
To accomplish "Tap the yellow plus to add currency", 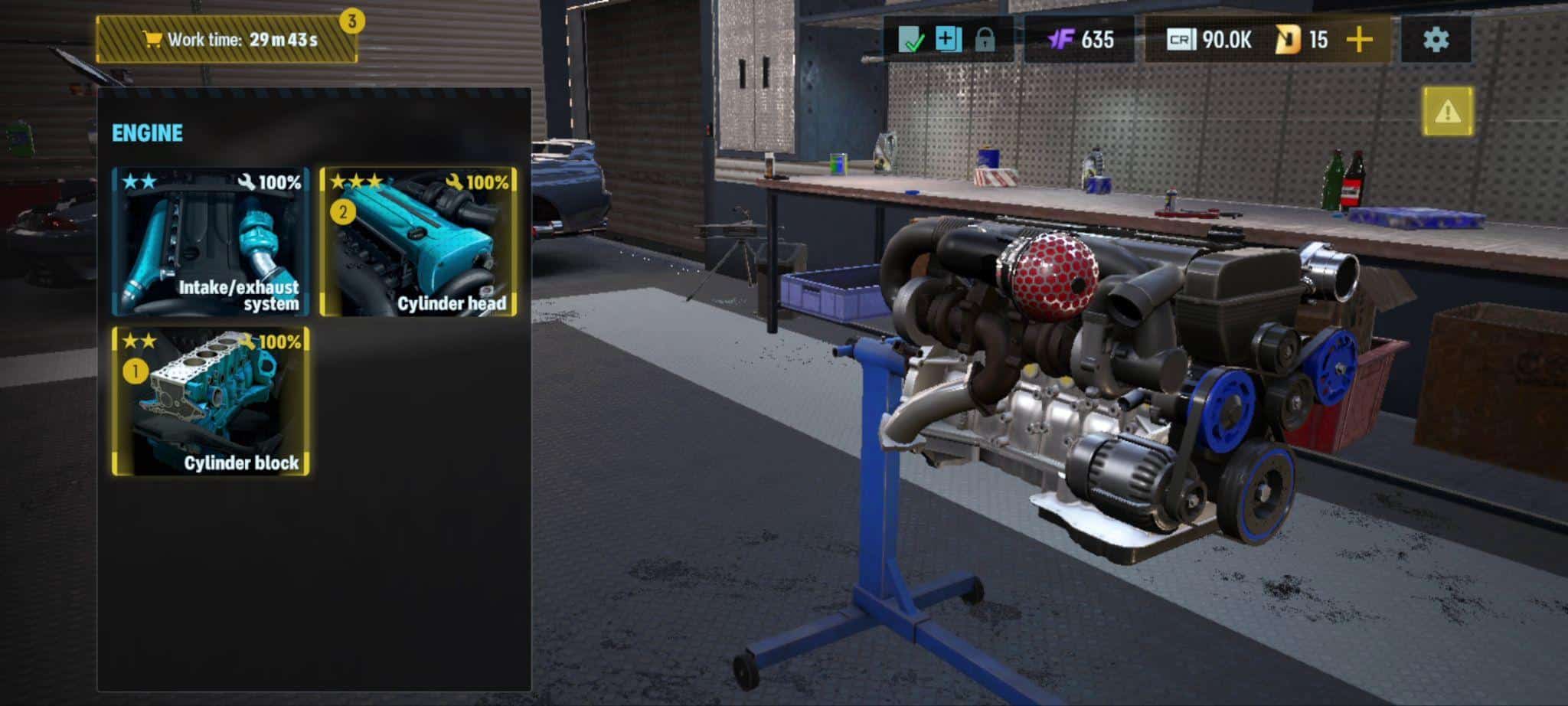I will tap(1359, 40).
